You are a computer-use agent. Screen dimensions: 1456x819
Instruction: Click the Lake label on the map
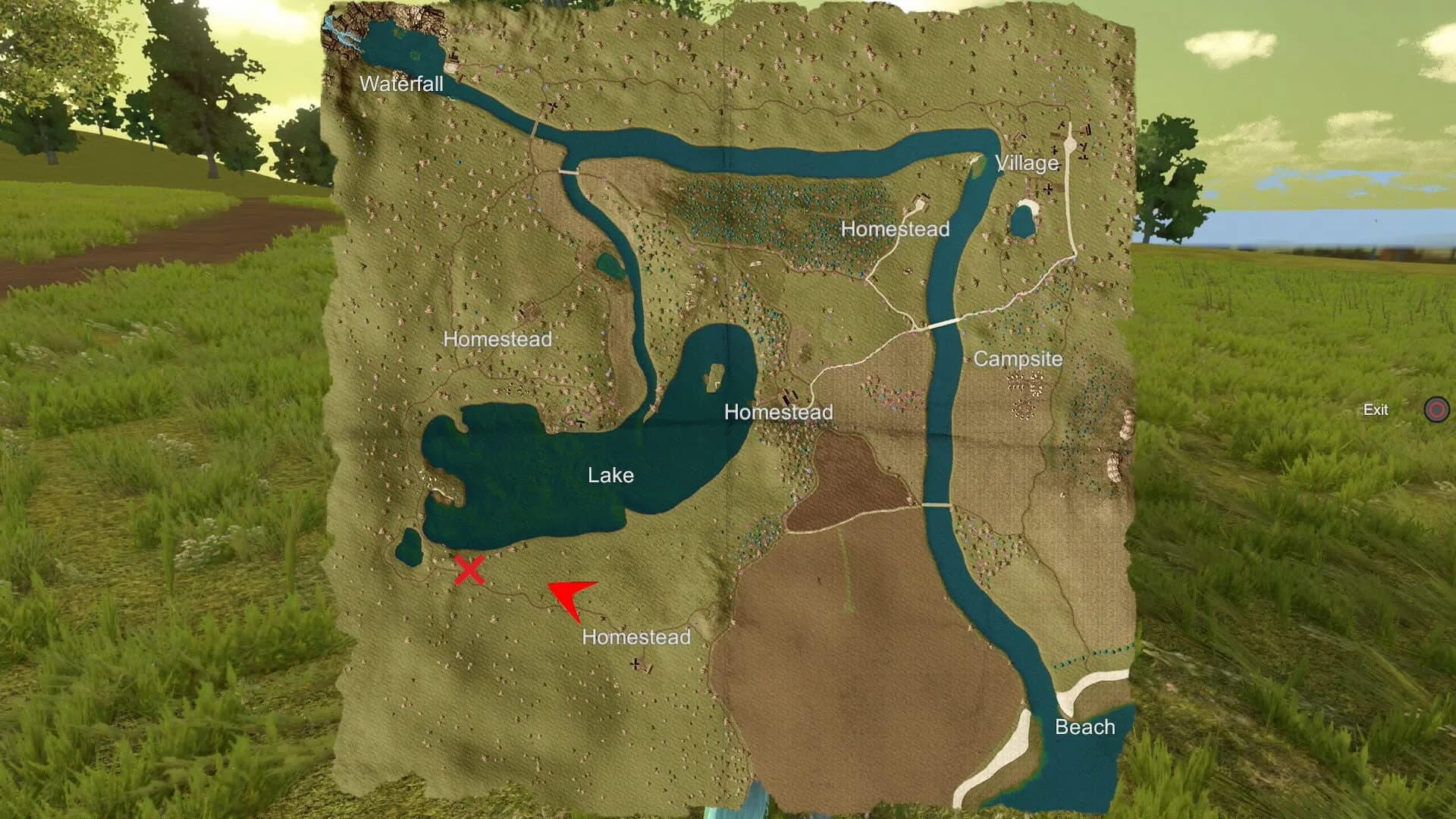[x=610, y=475]
